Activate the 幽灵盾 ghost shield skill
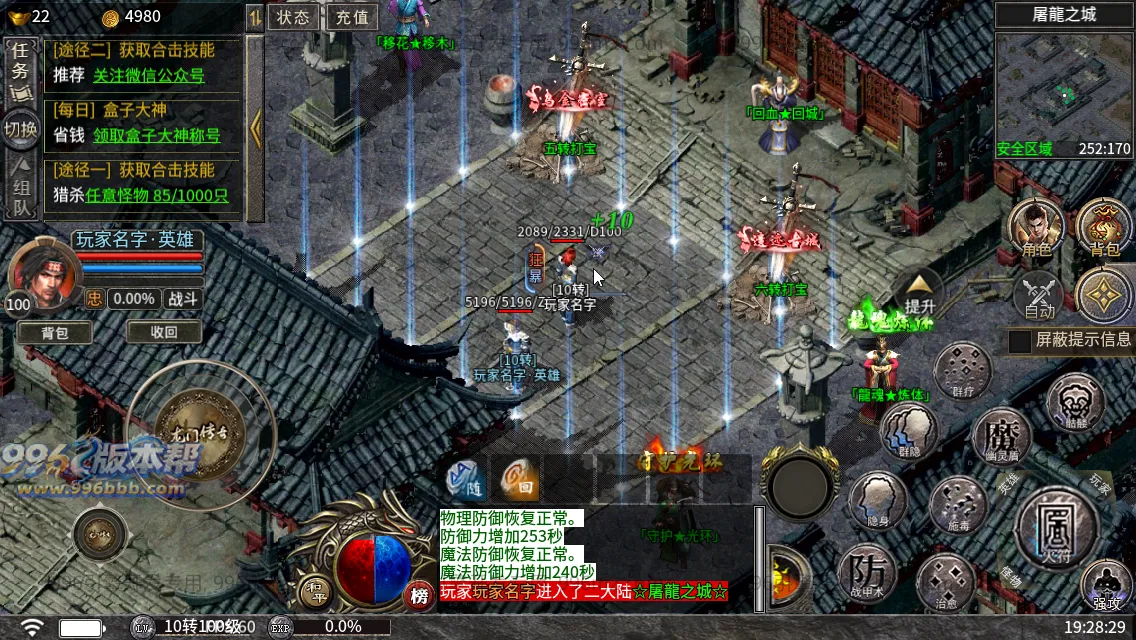Viewport: 1136px width, 640px height. point(1001,437)
